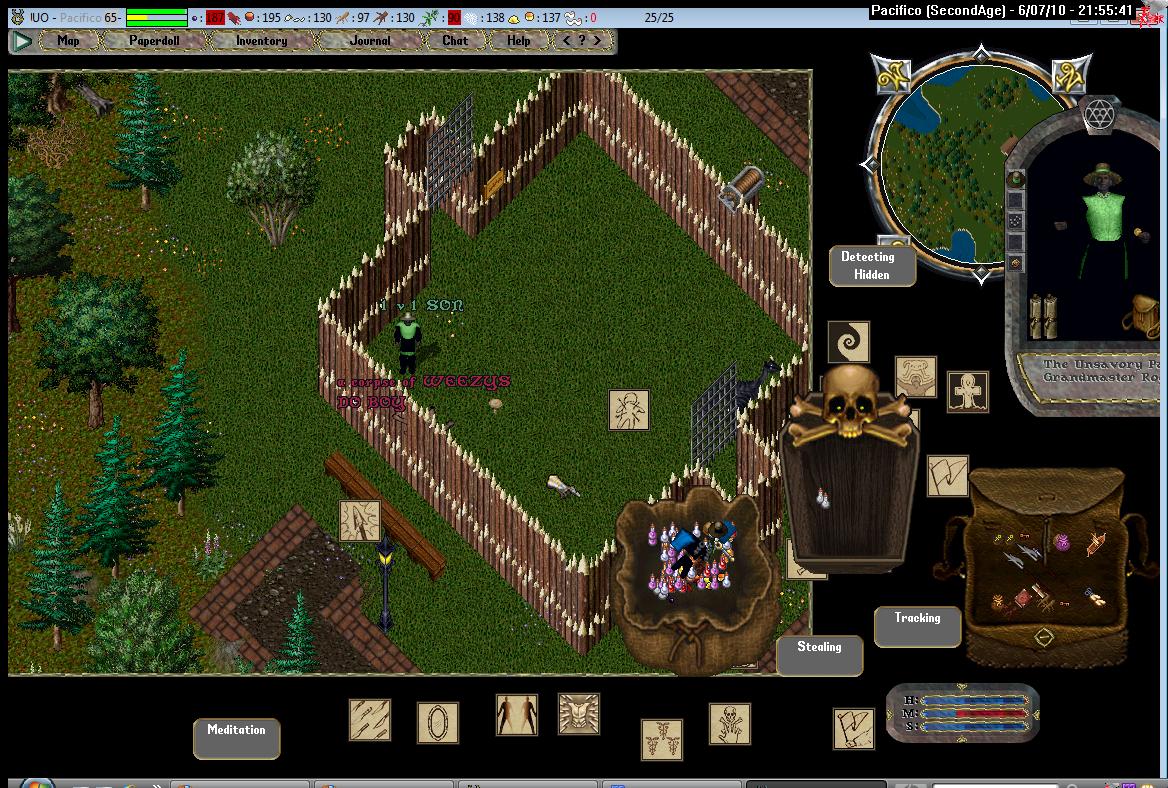The width and height of the screenshot is (1168, 788).
Task: Cast the oval mirror spell icon
Action: [x=437, y=722]
